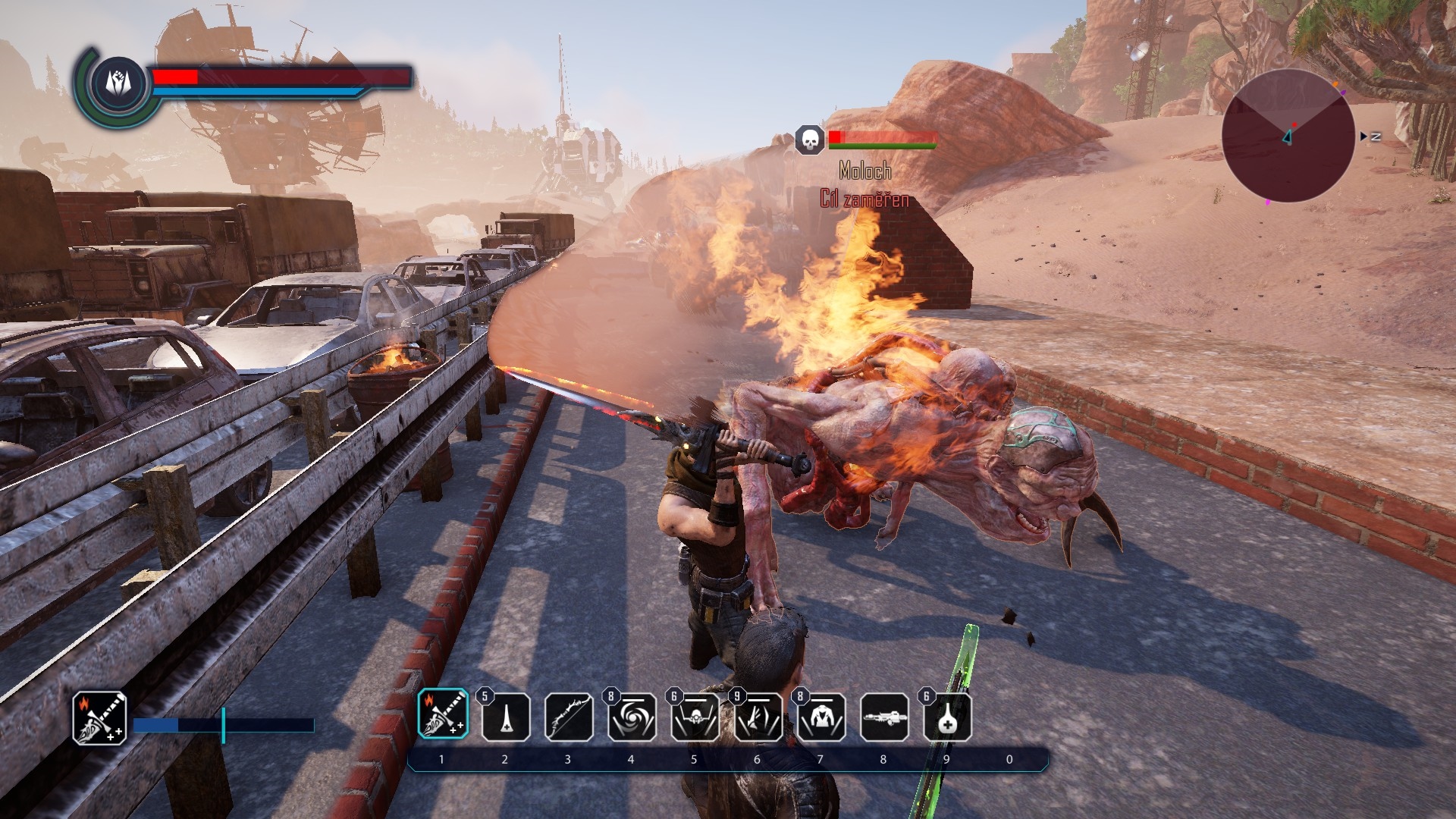Use the large healing flask in slot 9
The width and height of the screenshot is (1456, 819).
coord(947,718)
